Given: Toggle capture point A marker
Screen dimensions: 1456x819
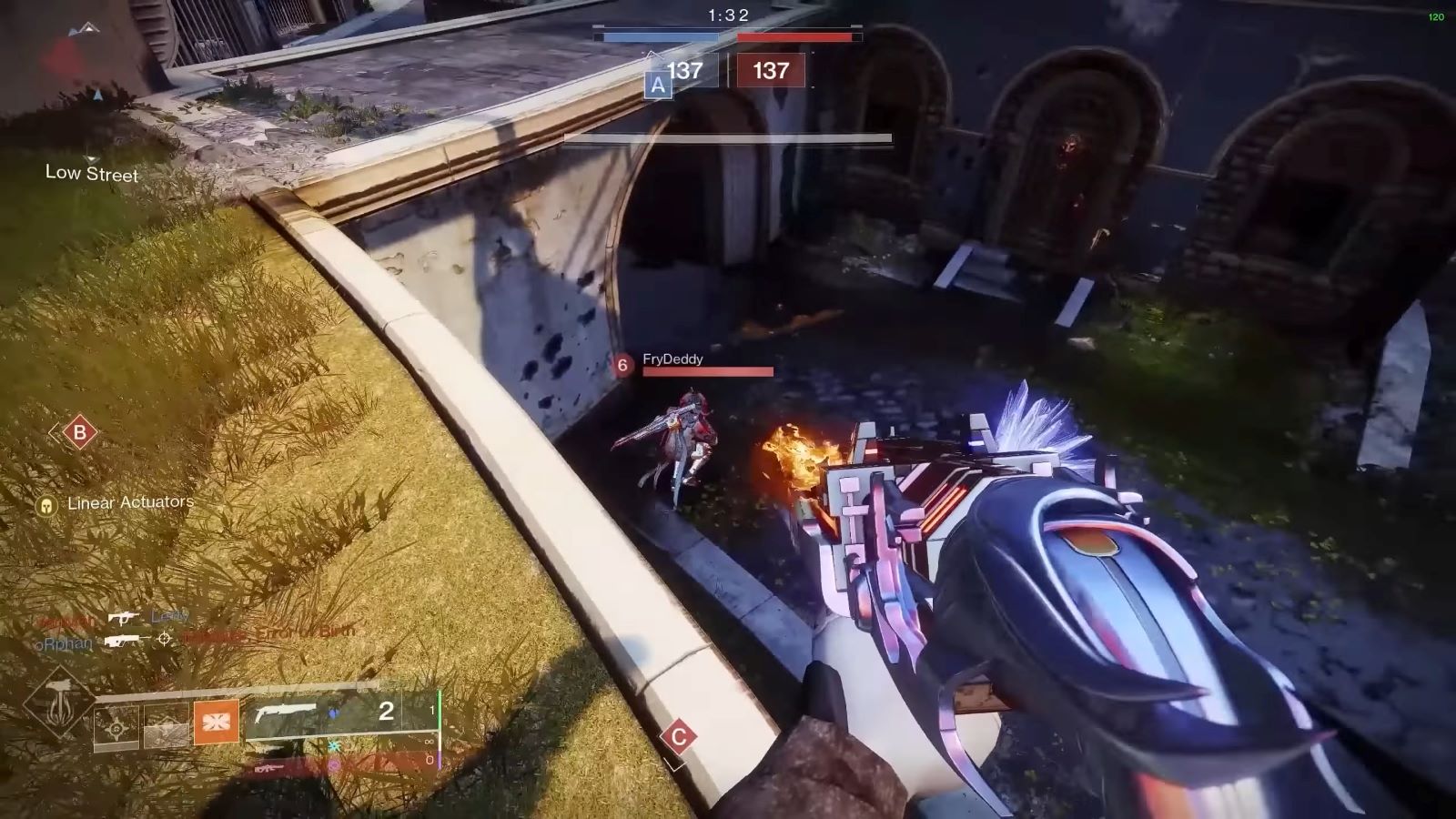Looking at the screenshot, I should click(656, 84).
